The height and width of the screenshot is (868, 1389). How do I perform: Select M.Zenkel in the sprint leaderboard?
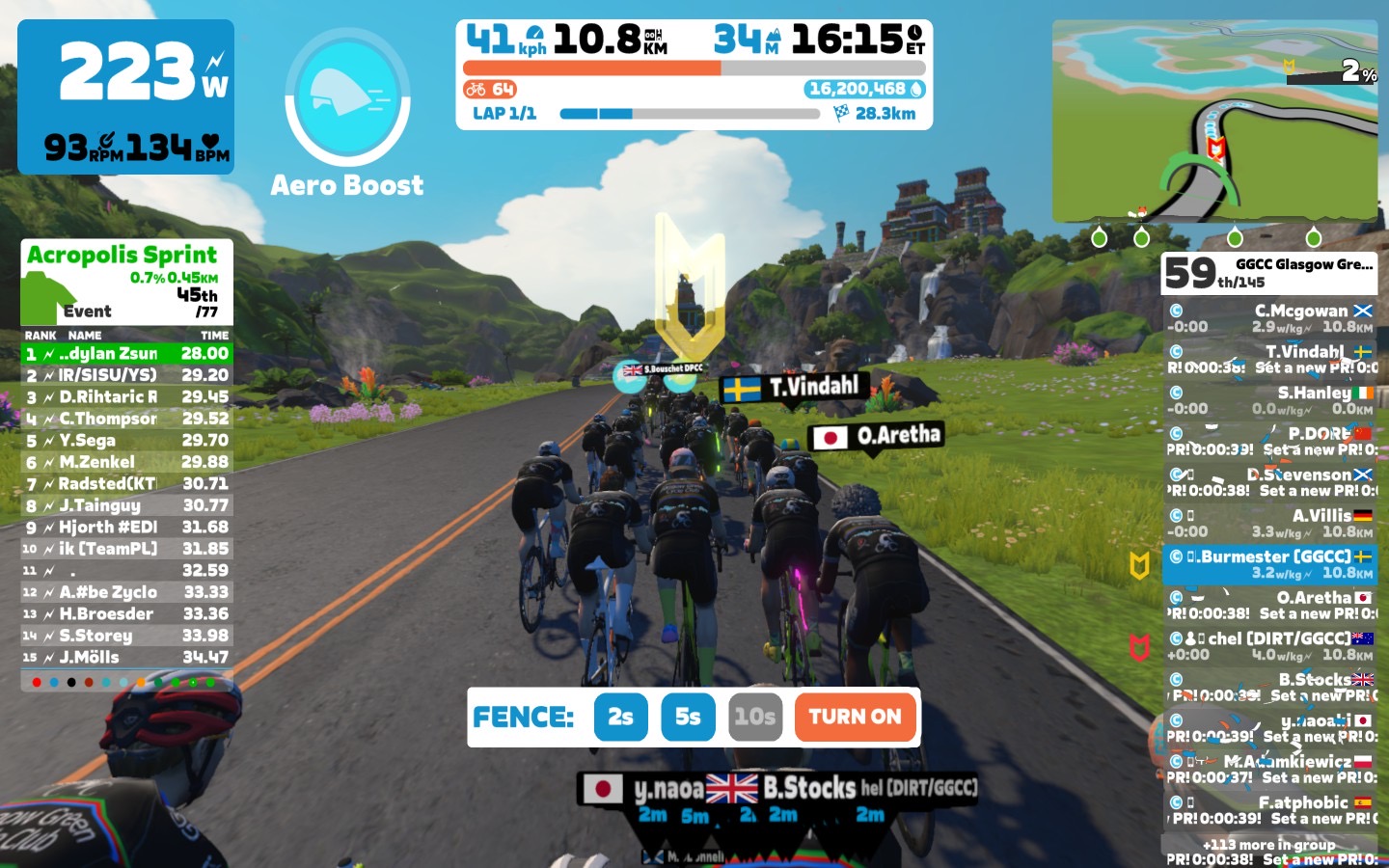(126, 462)
